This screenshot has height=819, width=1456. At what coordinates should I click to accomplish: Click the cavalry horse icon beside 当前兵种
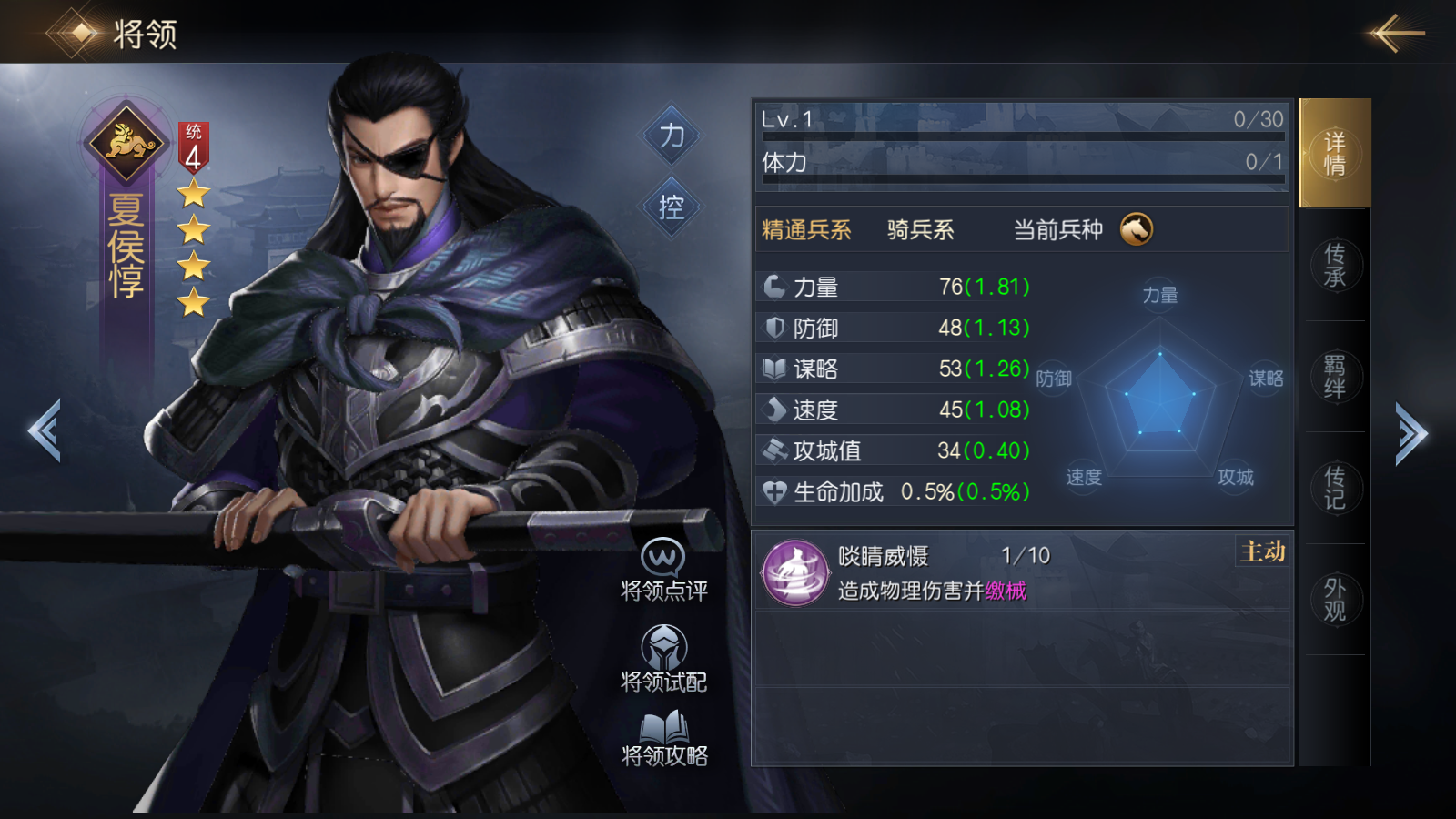(1137, 230)
